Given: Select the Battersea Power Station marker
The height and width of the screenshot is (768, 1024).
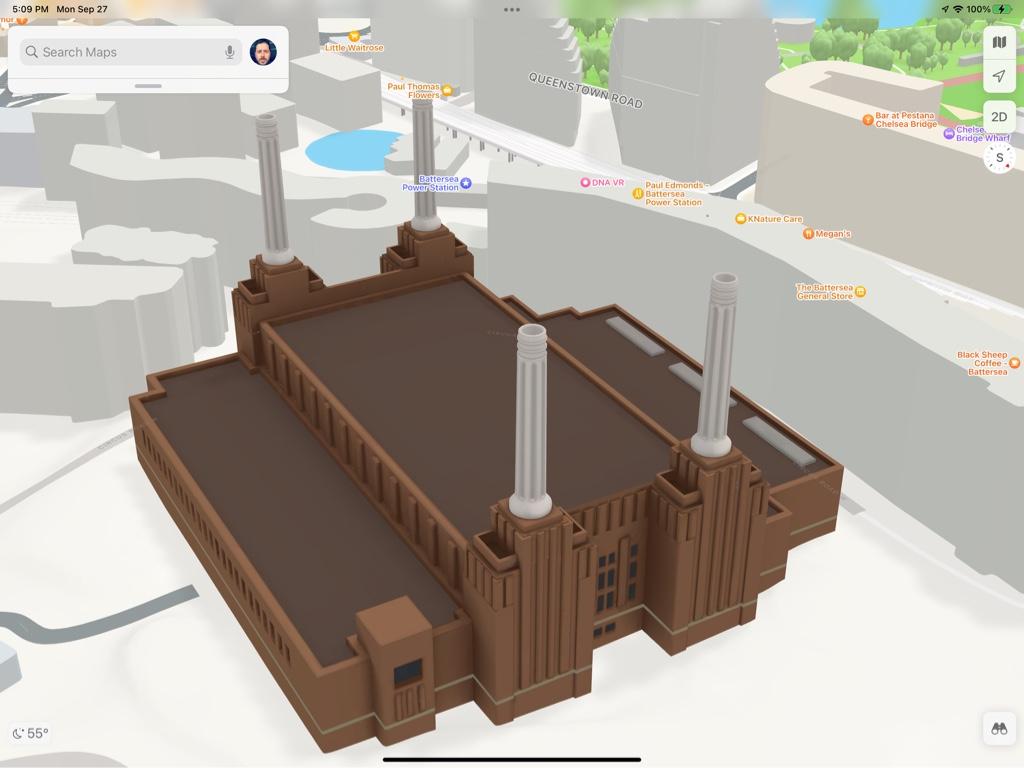Looking at the screenshot, I should pos(465,183).
